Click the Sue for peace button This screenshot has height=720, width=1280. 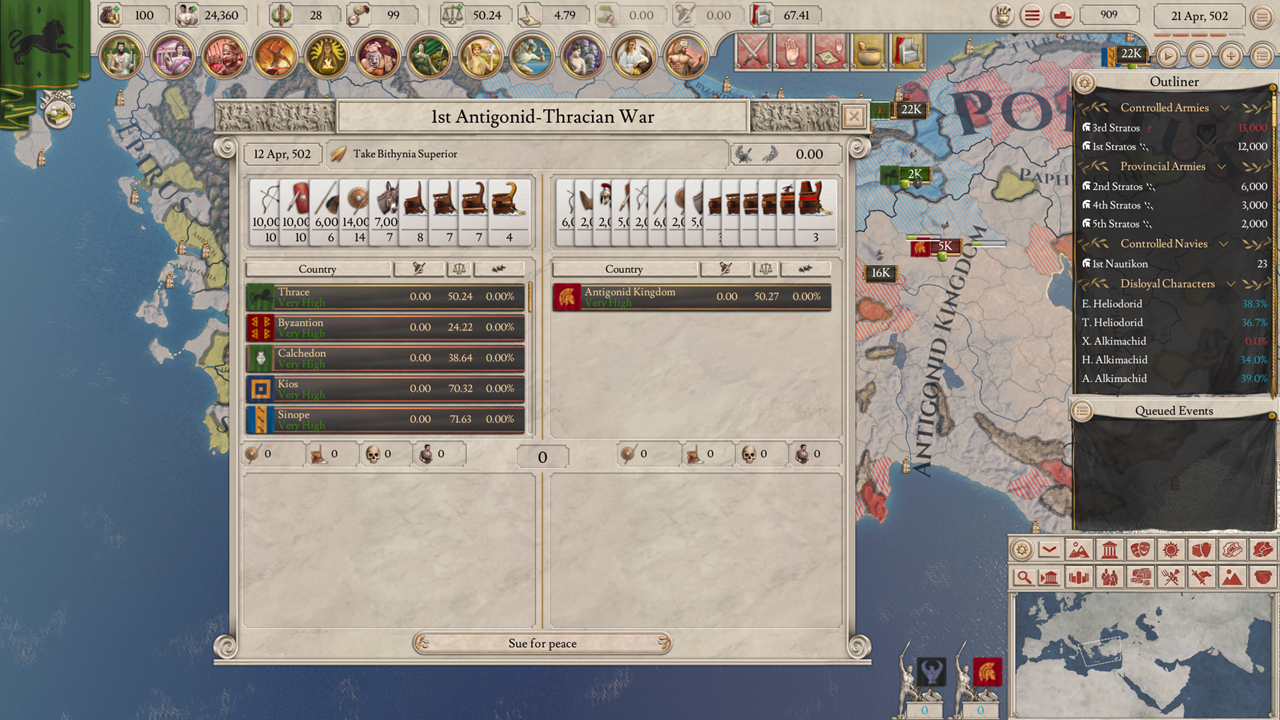[x=542, y=643]
